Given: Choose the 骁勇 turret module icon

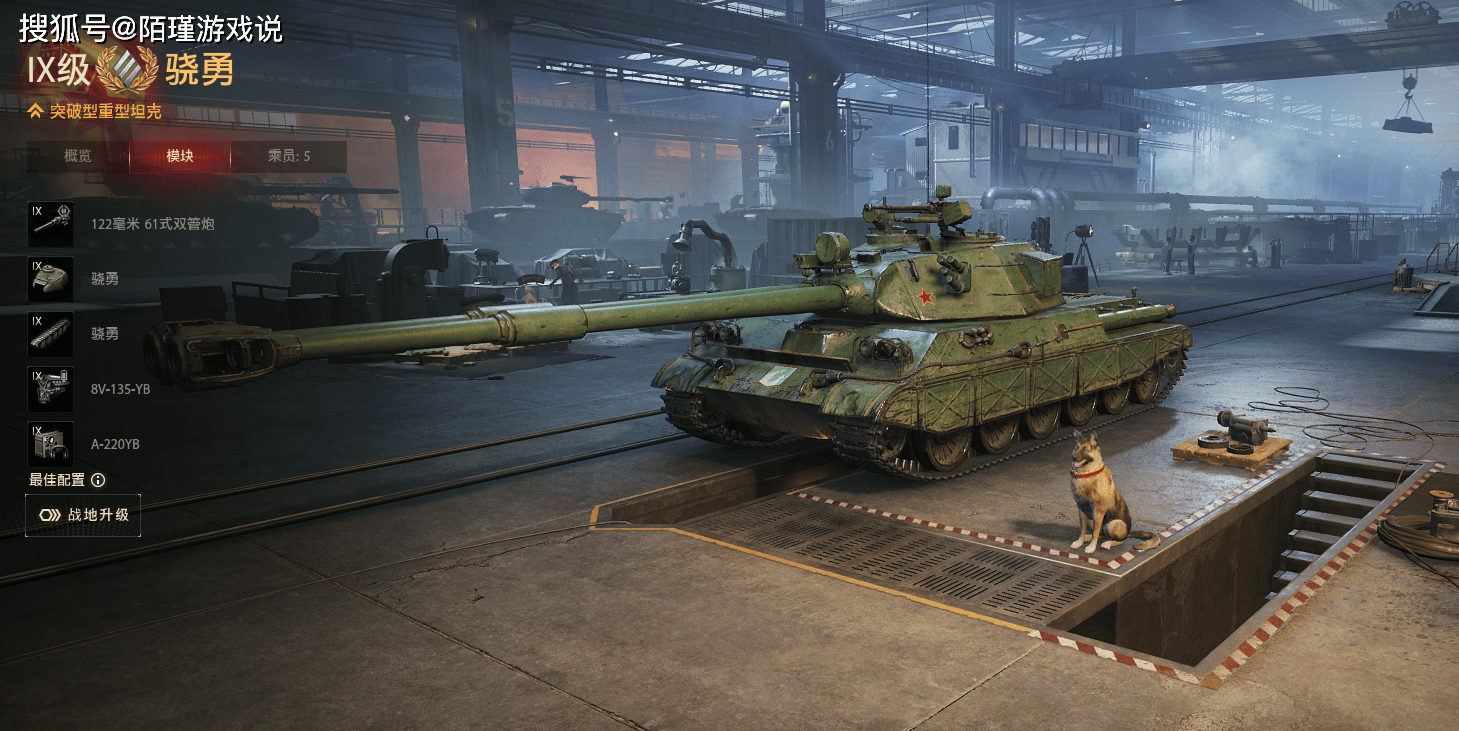Looking at the screenshot, I should (50, 279).
